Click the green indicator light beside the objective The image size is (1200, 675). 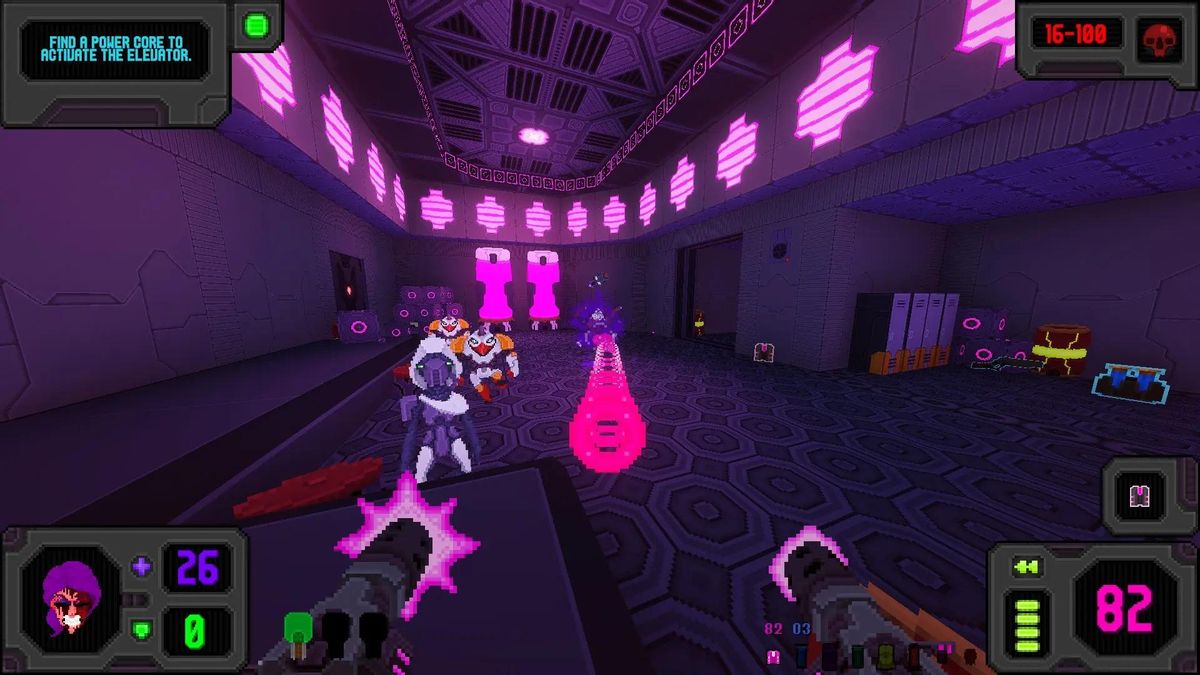[256, 24]
